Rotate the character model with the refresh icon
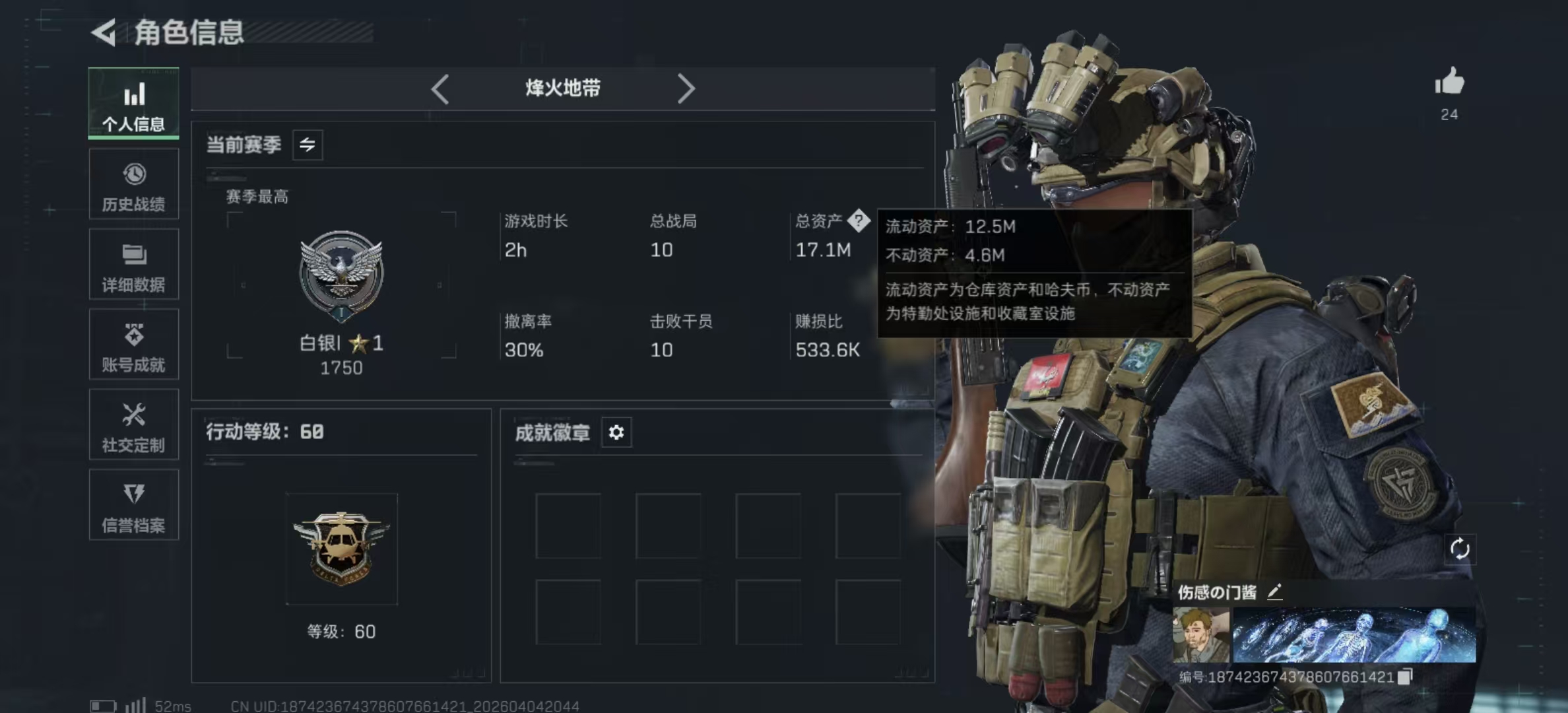Image resolution: width=1568 pixels, height=713 pixels. (x=1460, y=549)
